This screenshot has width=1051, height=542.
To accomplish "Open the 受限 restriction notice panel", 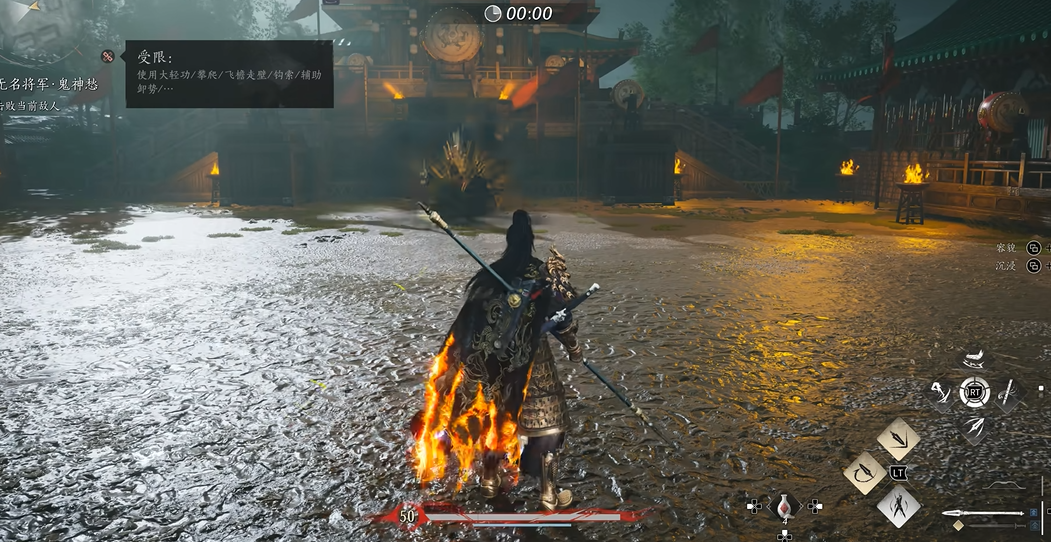I will (x=229, y=74).
